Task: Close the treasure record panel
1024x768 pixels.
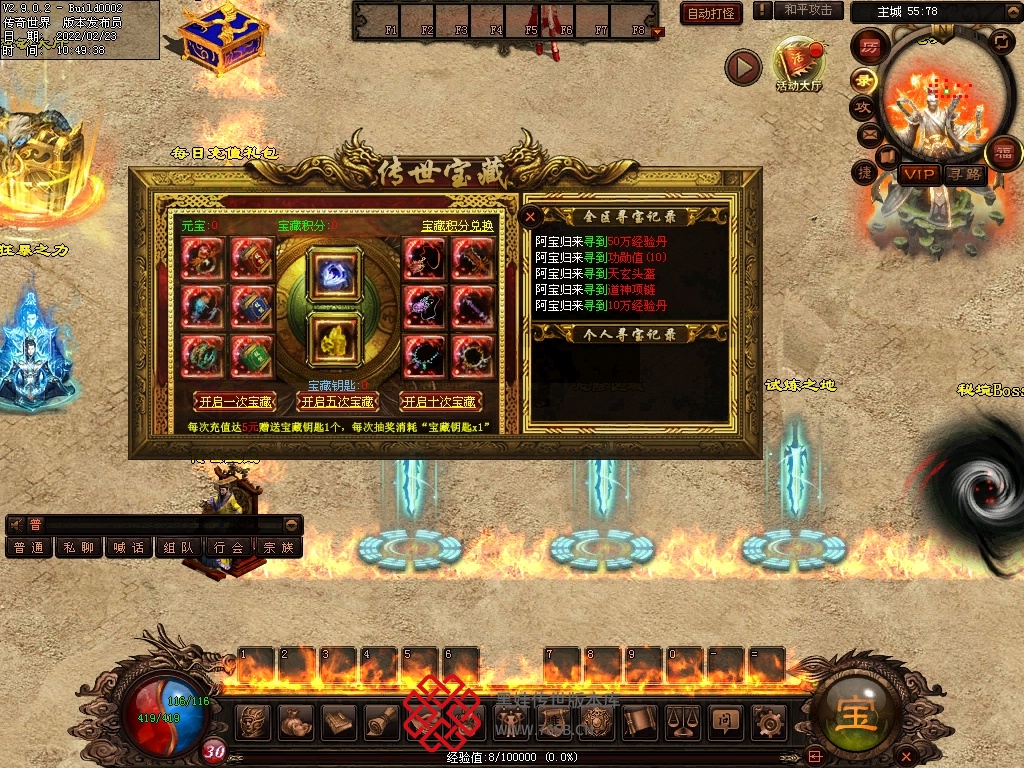Action: 531,215
